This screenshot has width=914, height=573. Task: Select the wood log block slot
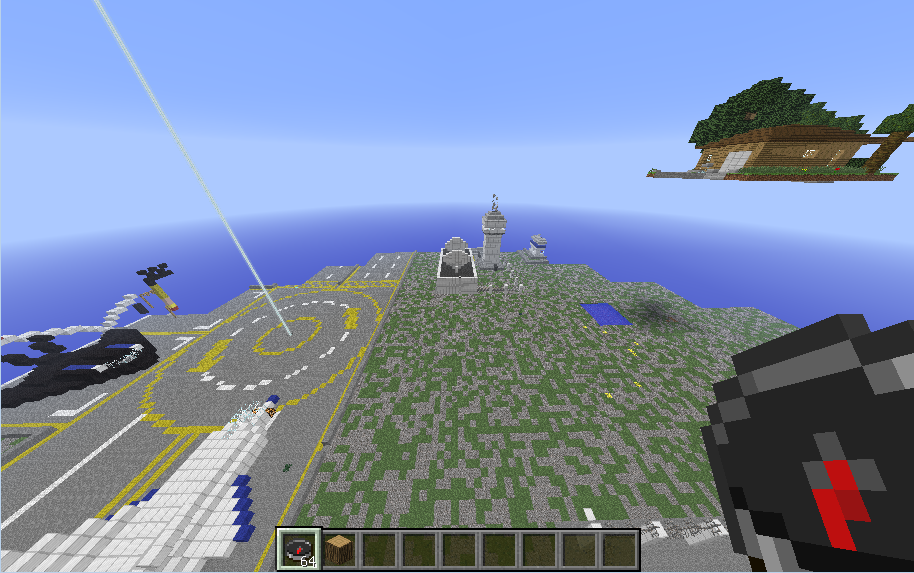339,549
